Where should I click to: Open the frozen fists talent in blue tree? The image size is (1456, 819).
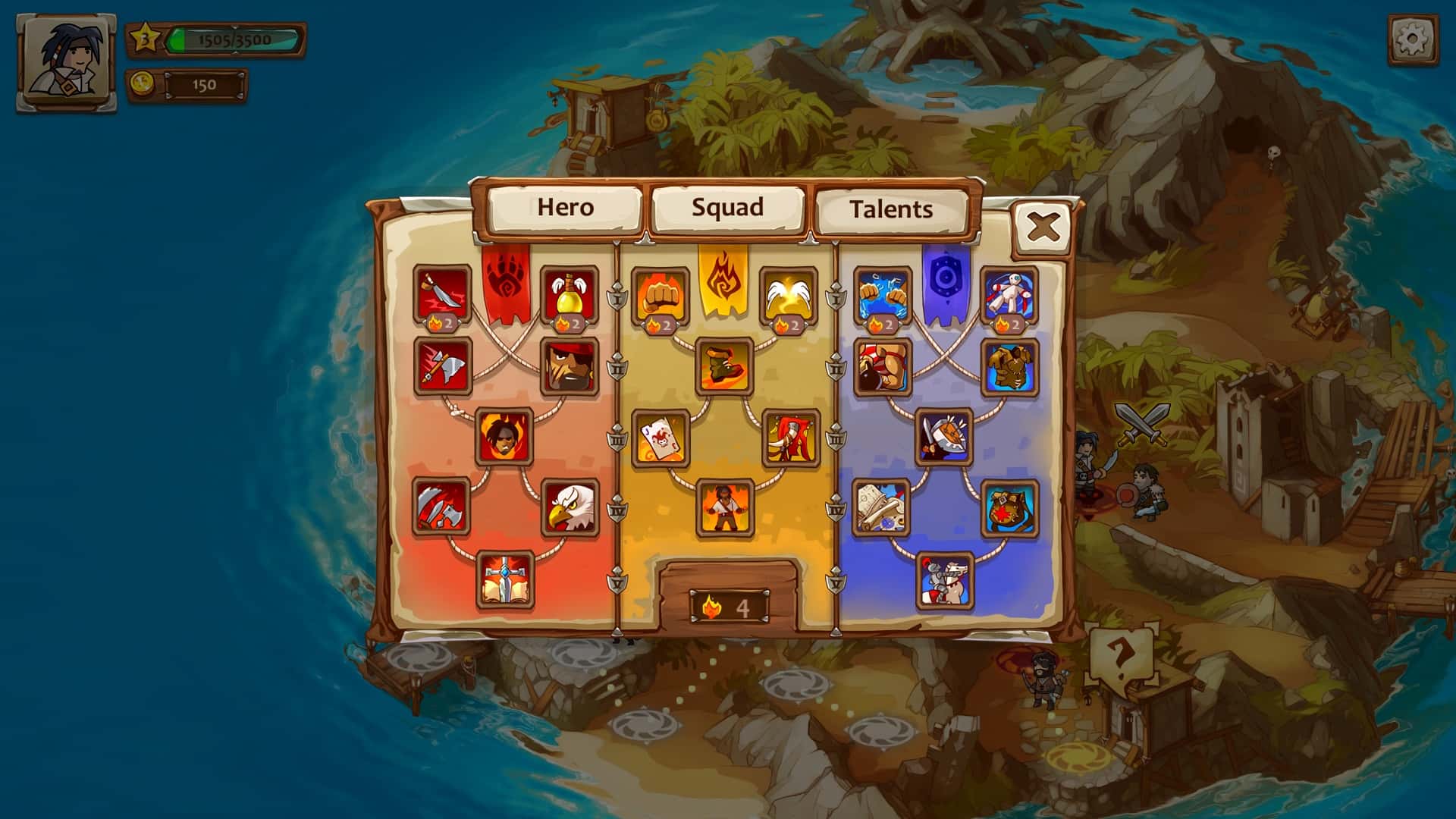[x=884, y=296]
